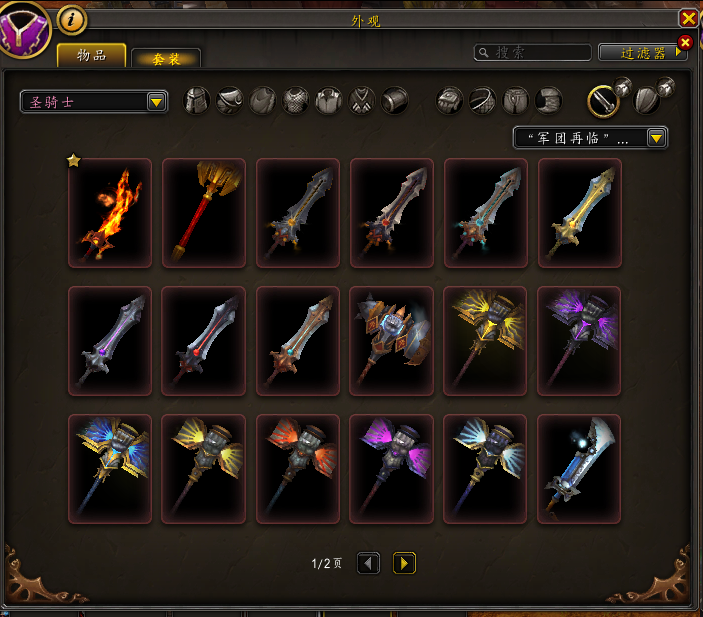Choose the shoulder armor slot icon
703x617 pixels.
tap(230, 100)
